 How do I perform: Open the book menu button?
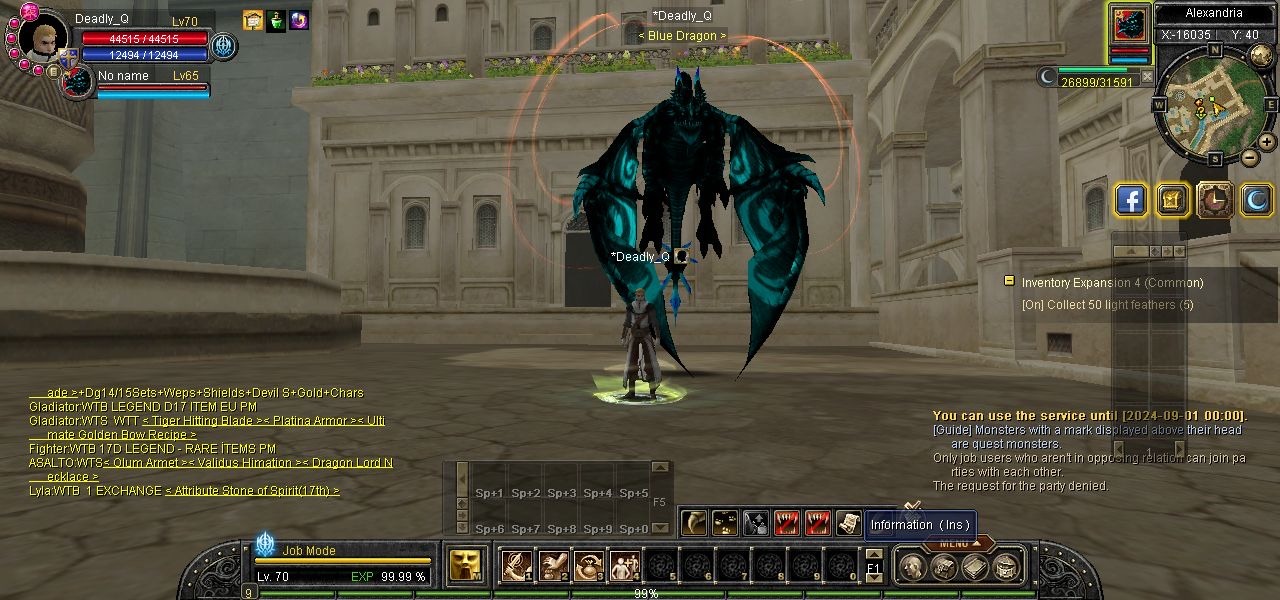(974, 568)
